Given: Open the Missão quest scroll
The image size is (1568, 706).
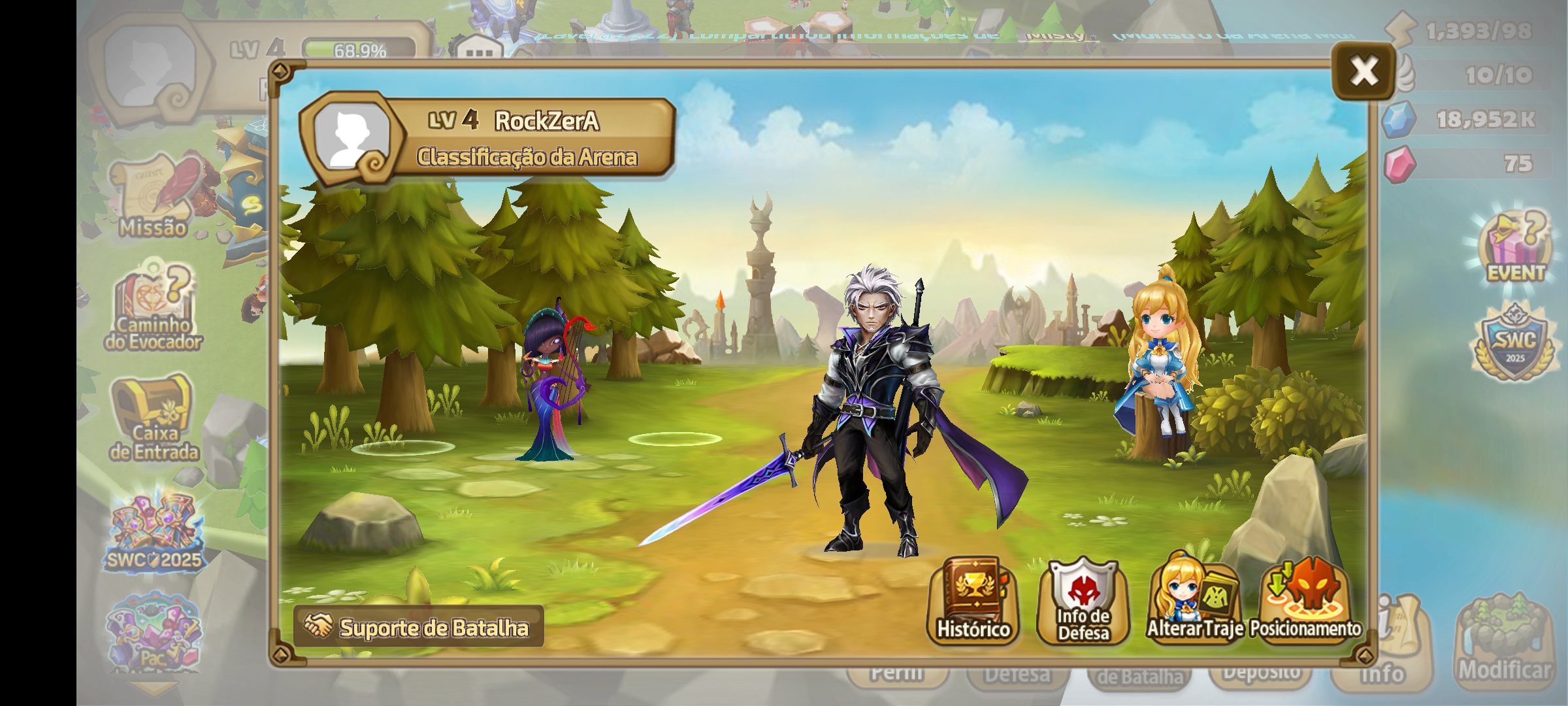Looking at the screenshot, I should click(154, 196).
